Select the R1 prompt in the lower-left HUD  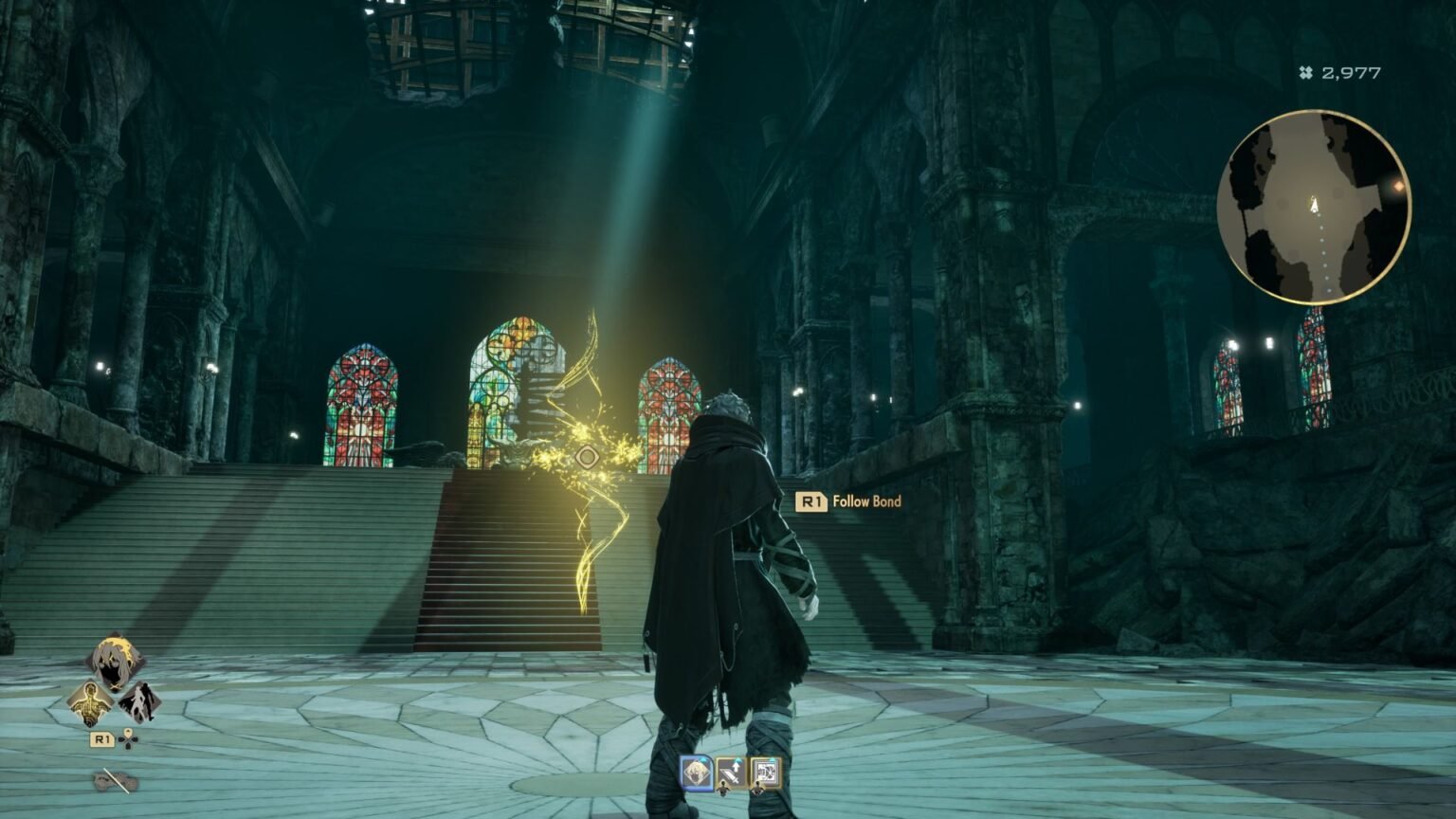pos(102,737)
